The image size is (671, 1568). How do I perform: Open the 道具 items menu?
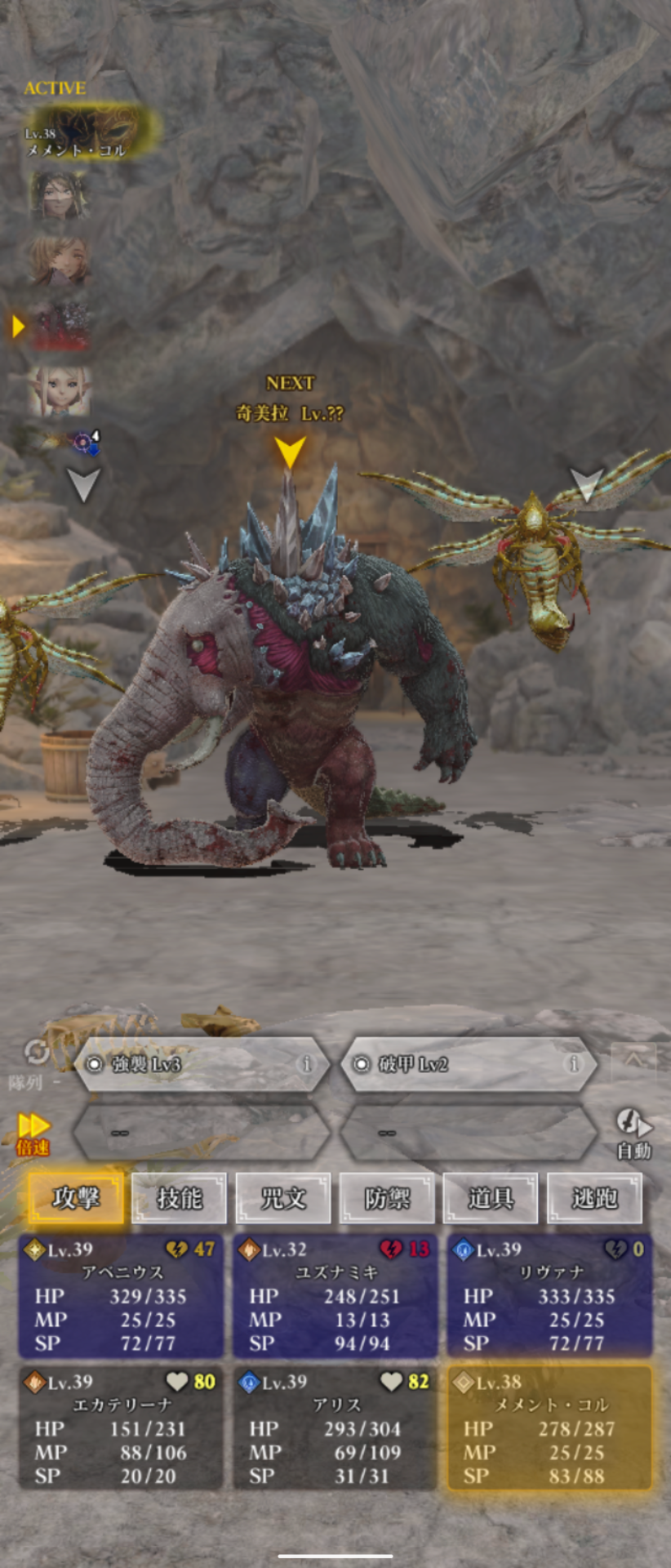(x=491, y=1198)
